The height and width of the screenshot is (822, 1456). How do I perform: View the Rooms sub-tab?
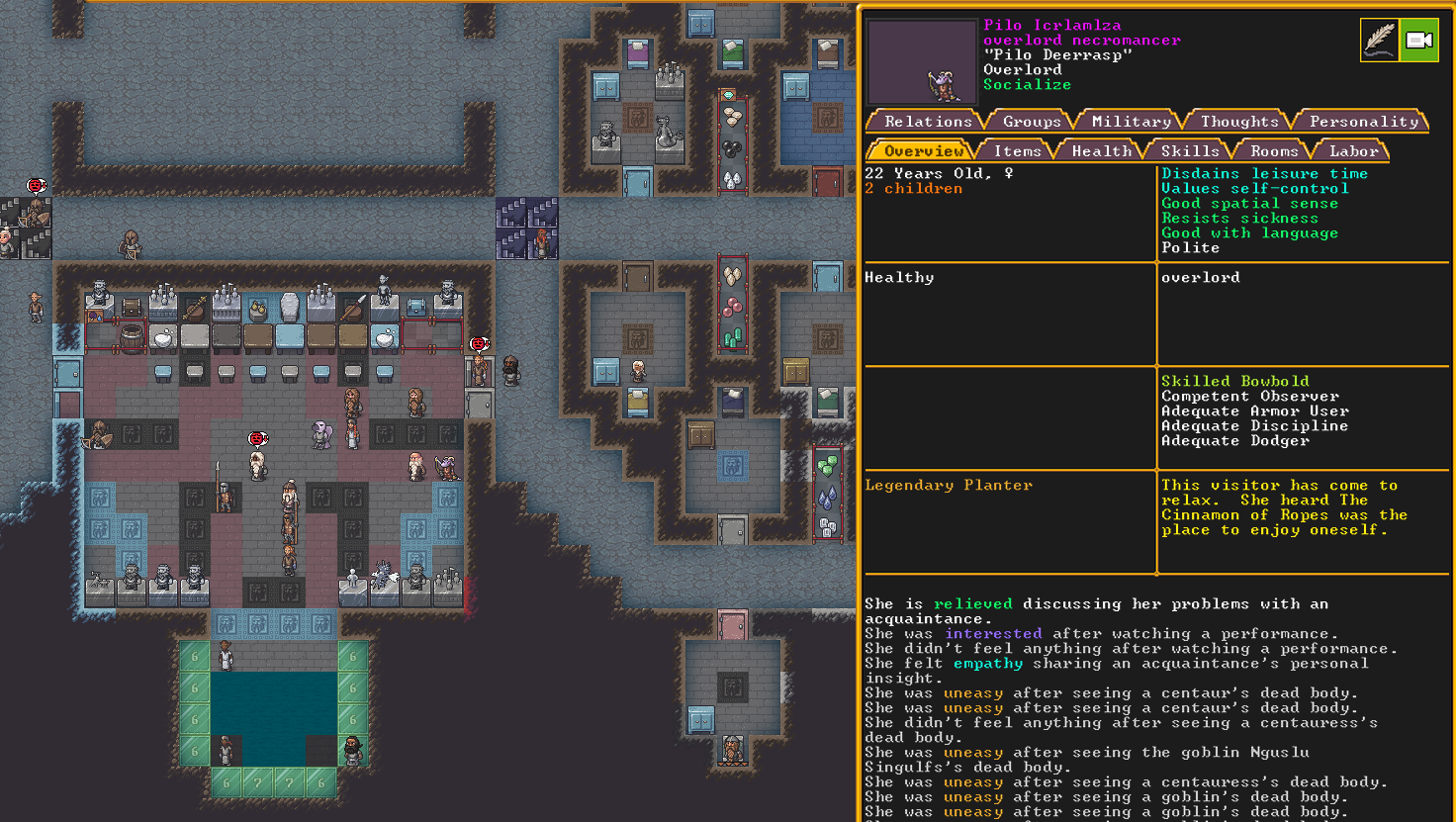[1274, 150]
